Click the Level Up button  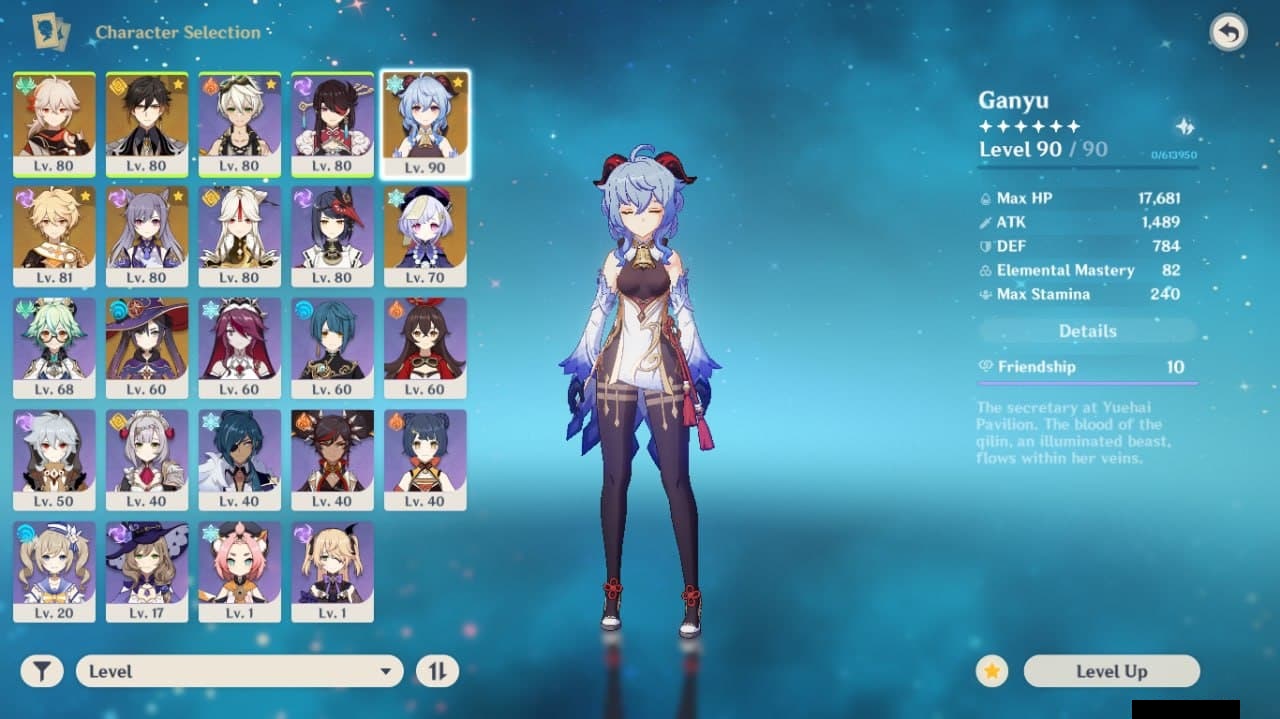pyautogui.click(x=1111, y=671)
